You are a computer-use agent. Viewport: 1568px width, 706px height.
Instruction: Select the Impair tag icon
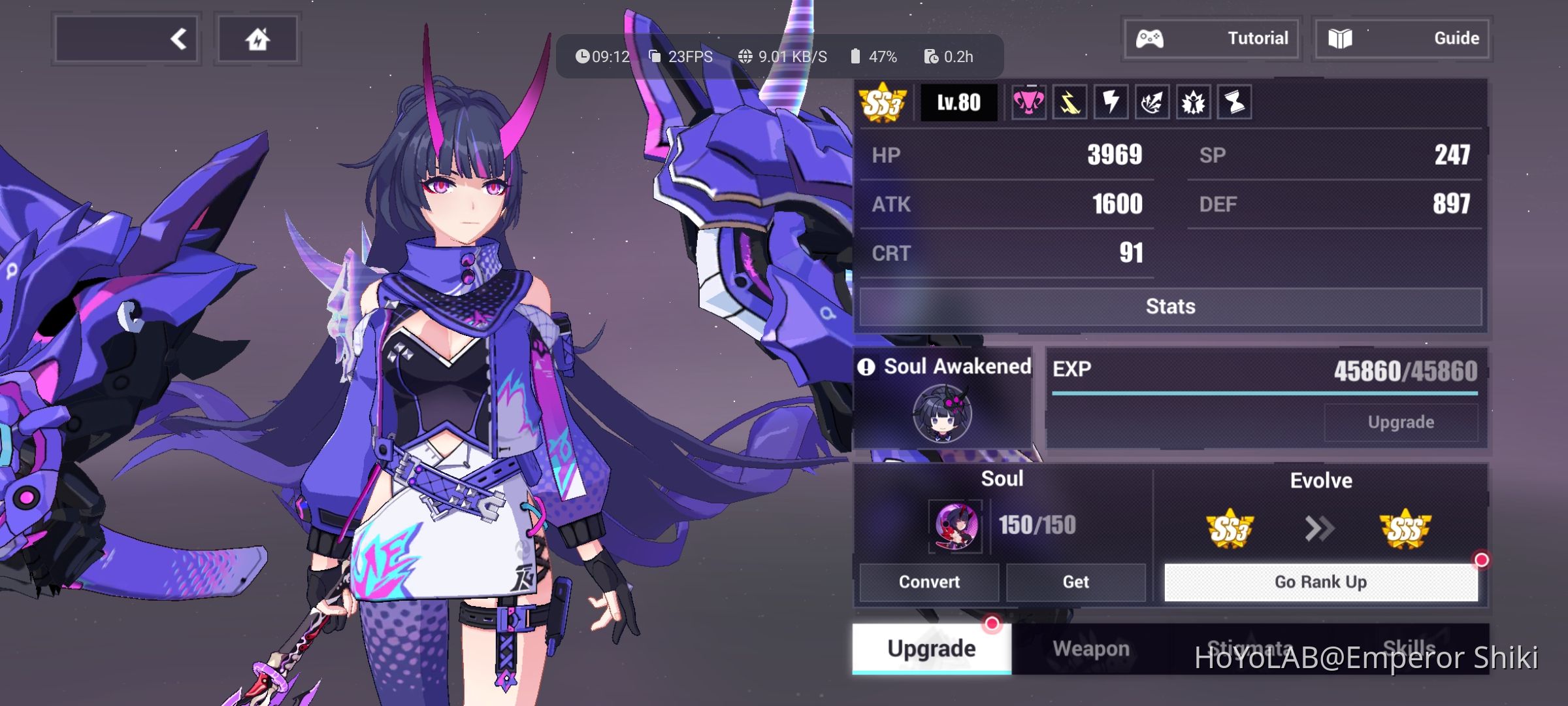[x=1193, y=103]
